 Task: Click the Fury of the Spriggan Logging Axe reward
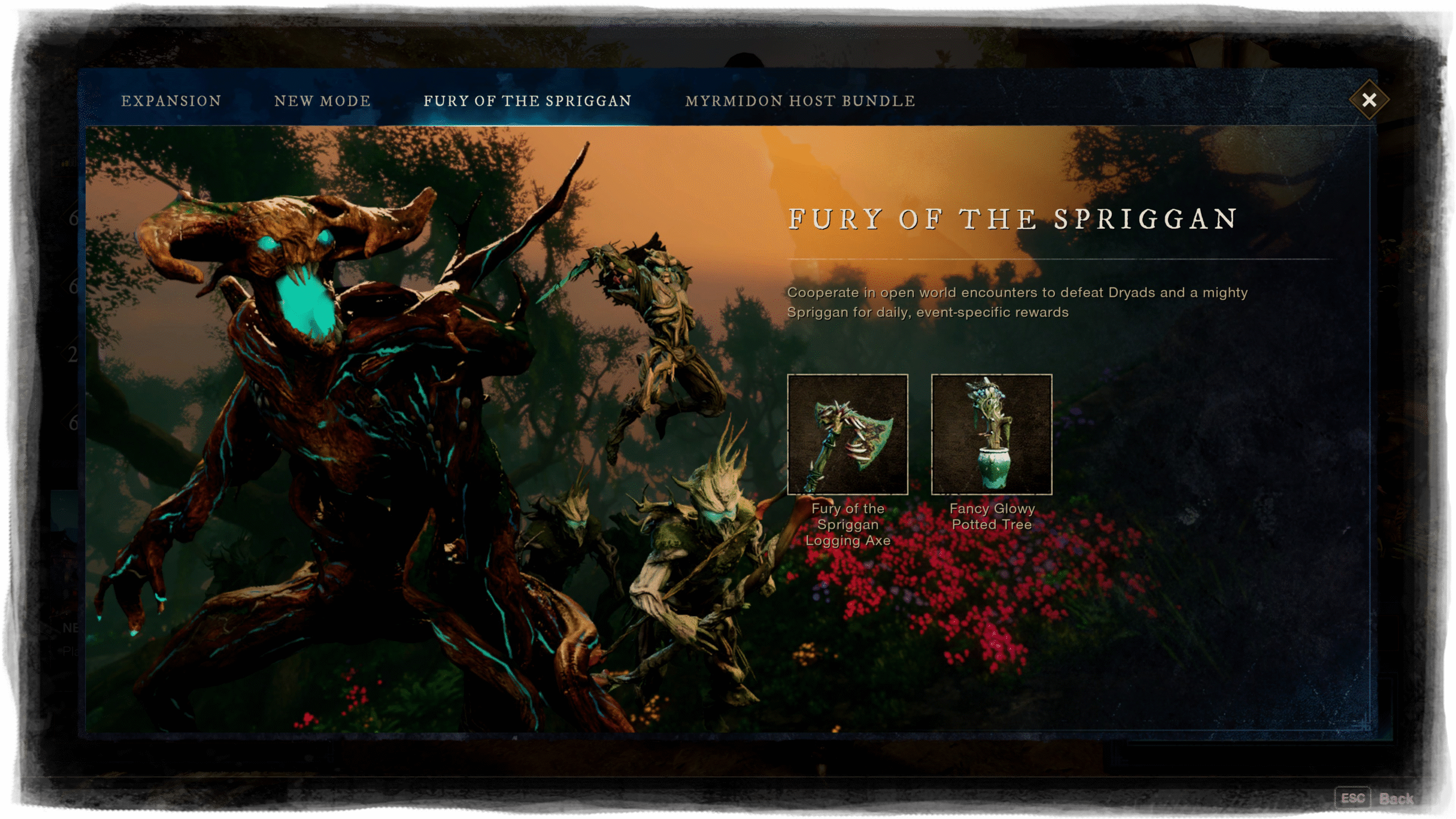[x=847, y=435]
